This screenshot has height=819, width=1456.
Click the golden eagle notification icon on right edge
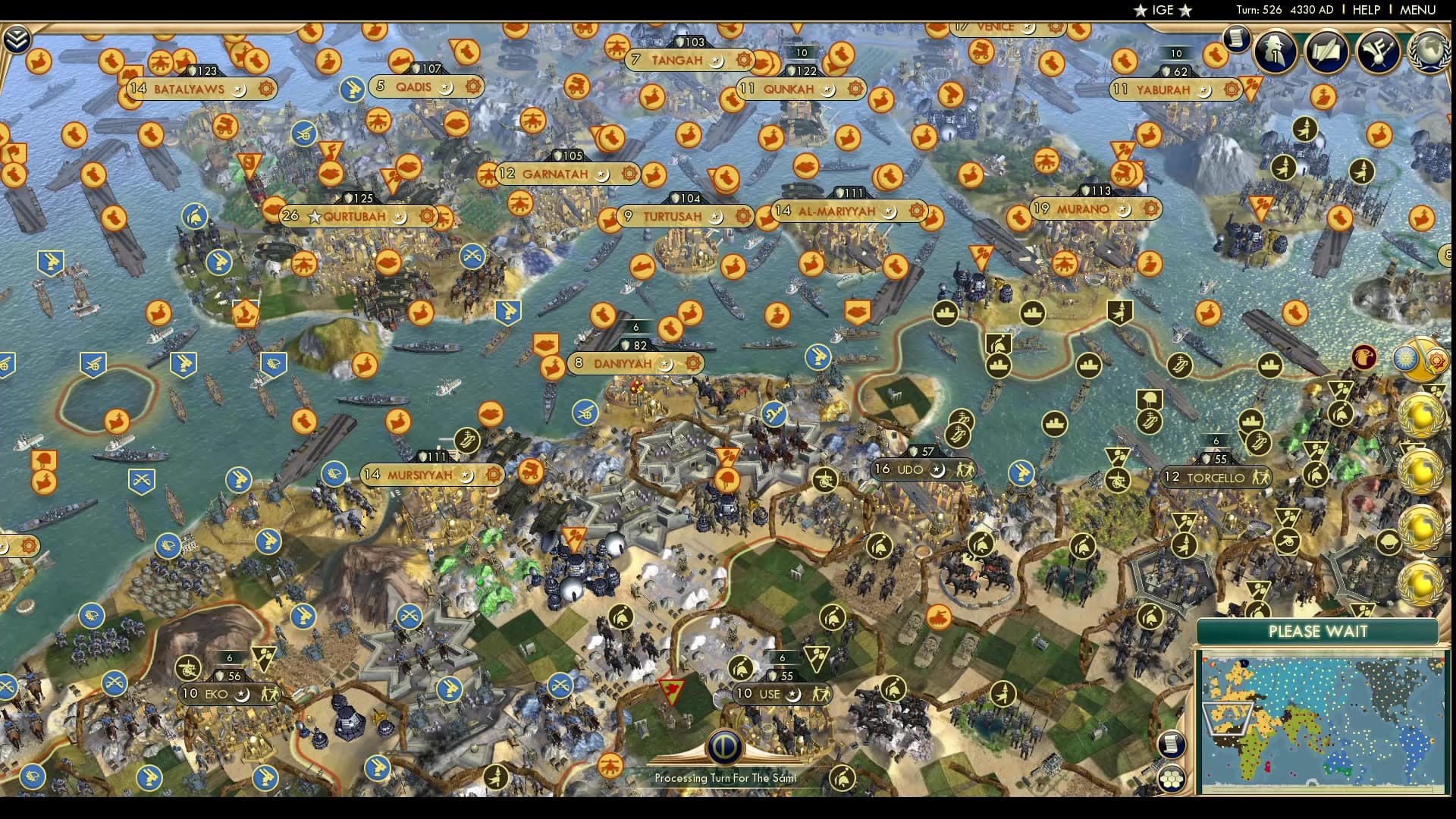click(1363, 356)
